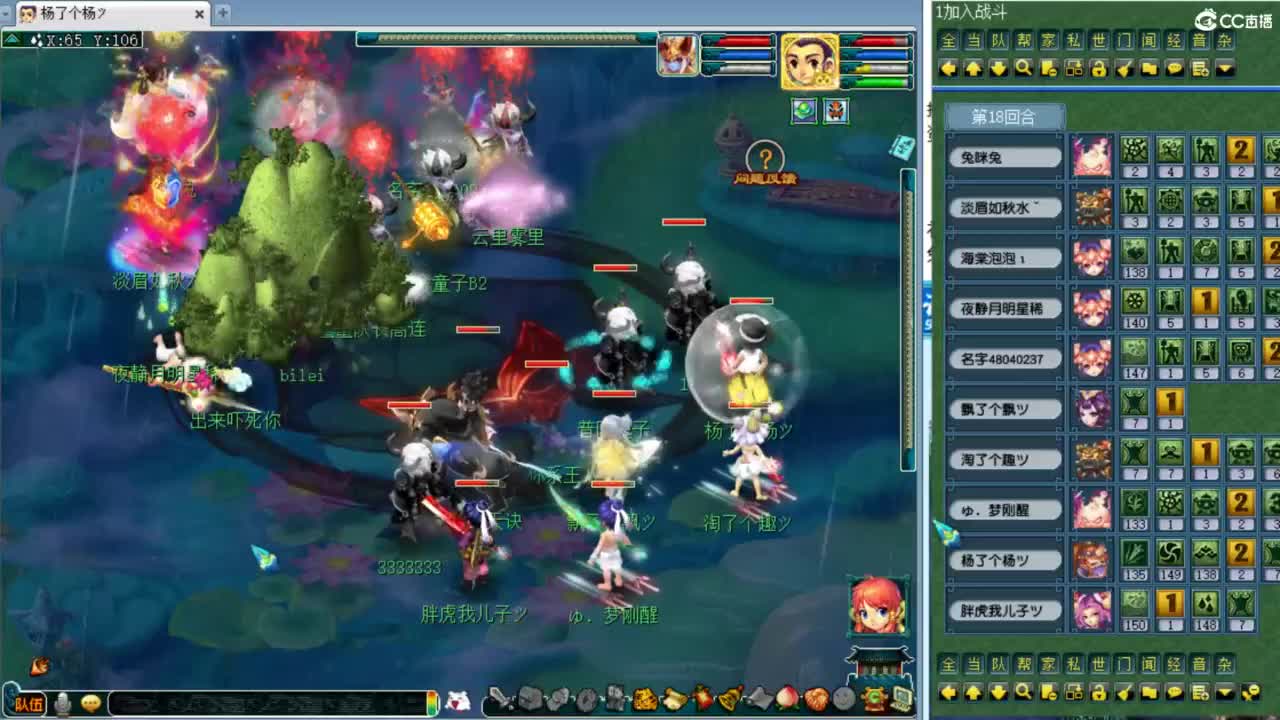Select the 兔咪兔 player name in battle list
The height and width of the screenshot is (720, 1280).
[x=1003, y=156]
